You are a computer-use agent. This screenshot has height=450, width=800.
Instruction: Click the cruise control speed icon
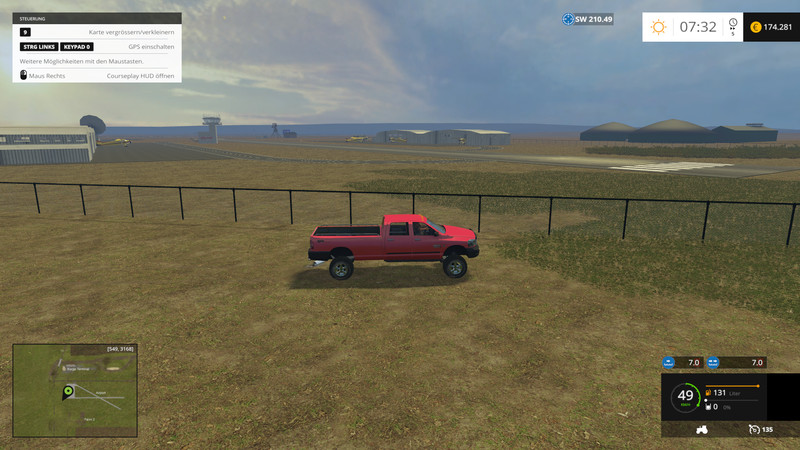(753, 429)
